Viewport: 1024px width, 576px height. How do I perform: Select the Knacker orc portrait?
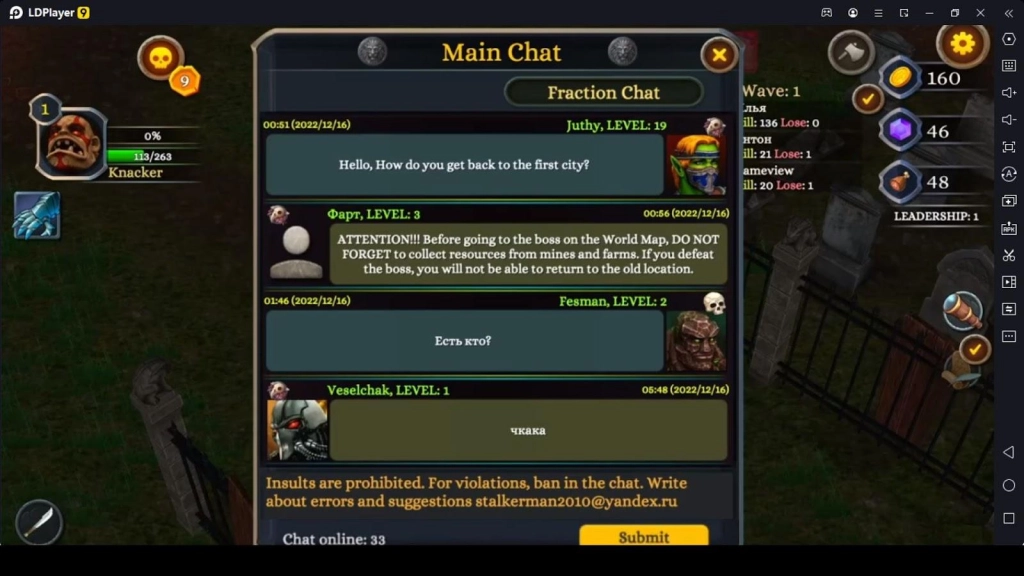point(72,143)
